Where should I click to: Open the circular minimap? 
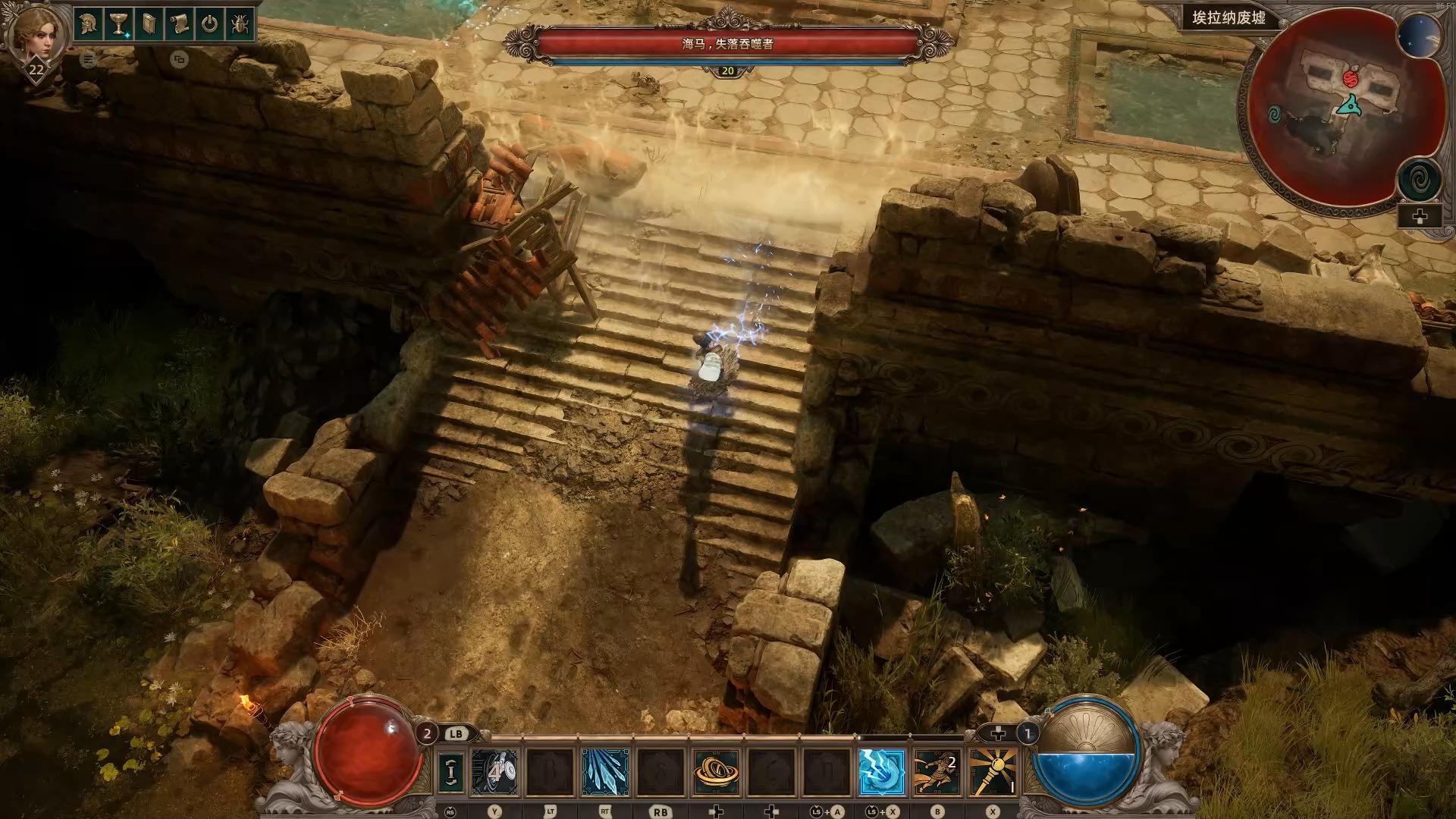[1342, 114]
